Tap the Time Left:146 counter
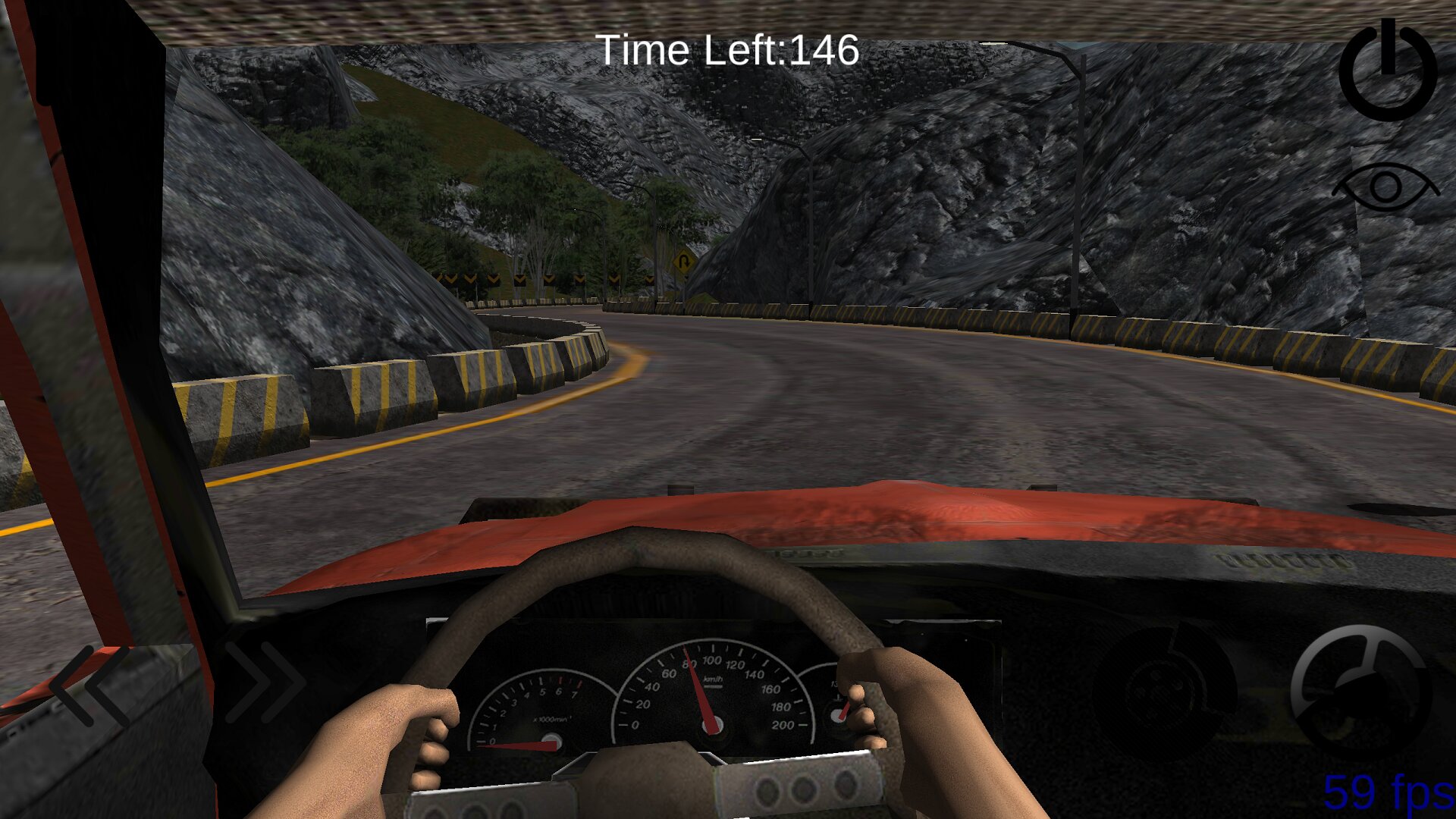Screen dimensions: 1456x819 tap(728, 51)
